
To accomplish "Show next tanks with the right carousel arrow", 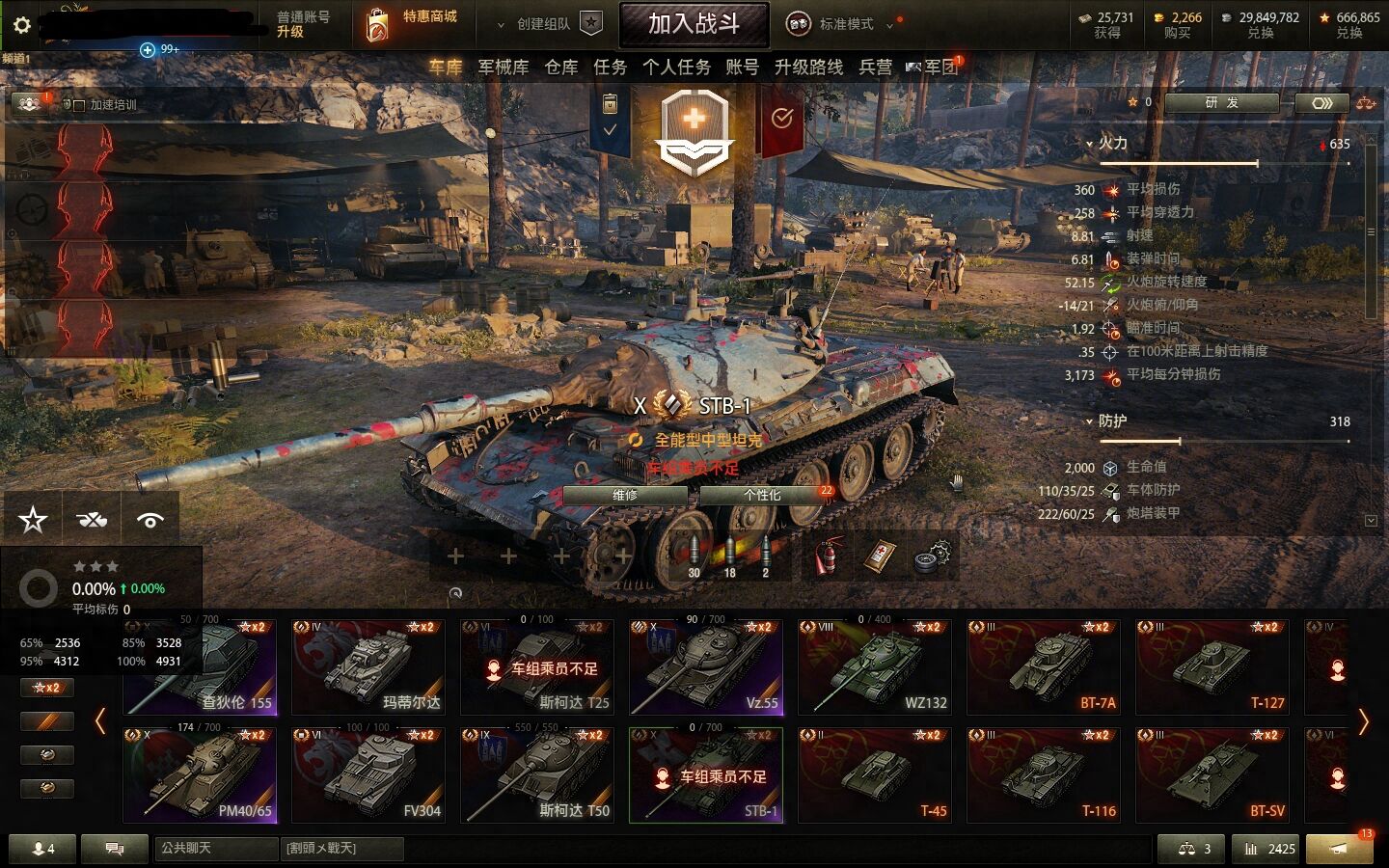I will click(1363, 721).
